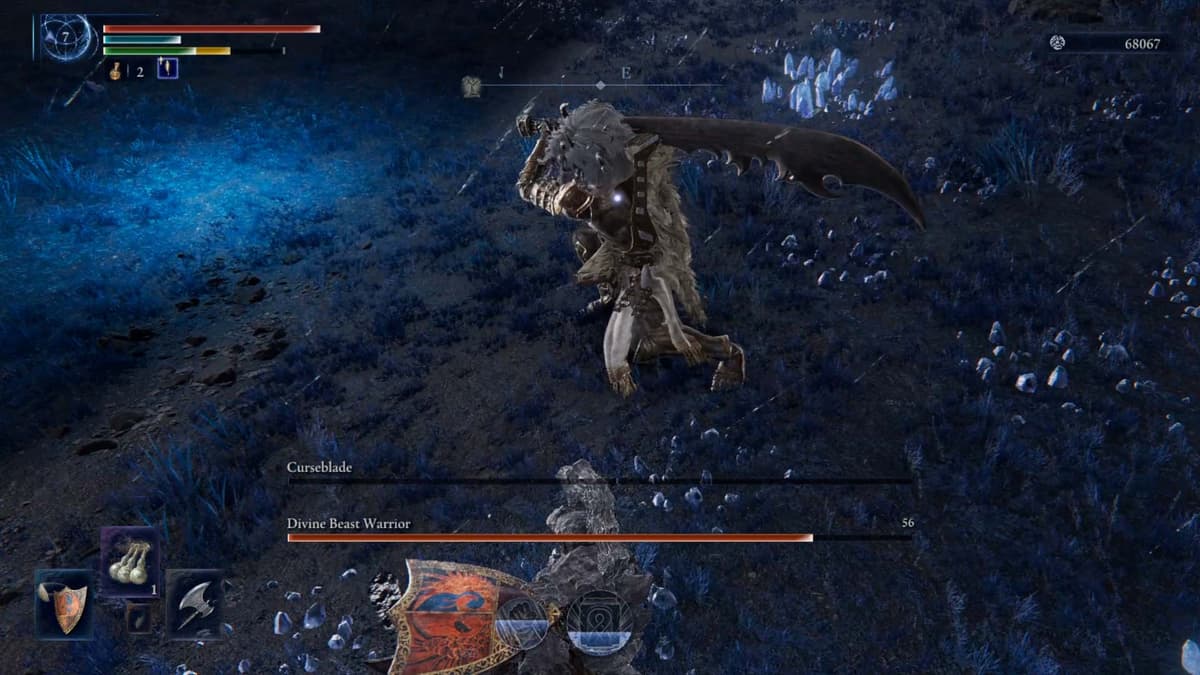Activate the round ultimate art icon
Screen dimensions: 1200x675
click(x=599, y=621)
